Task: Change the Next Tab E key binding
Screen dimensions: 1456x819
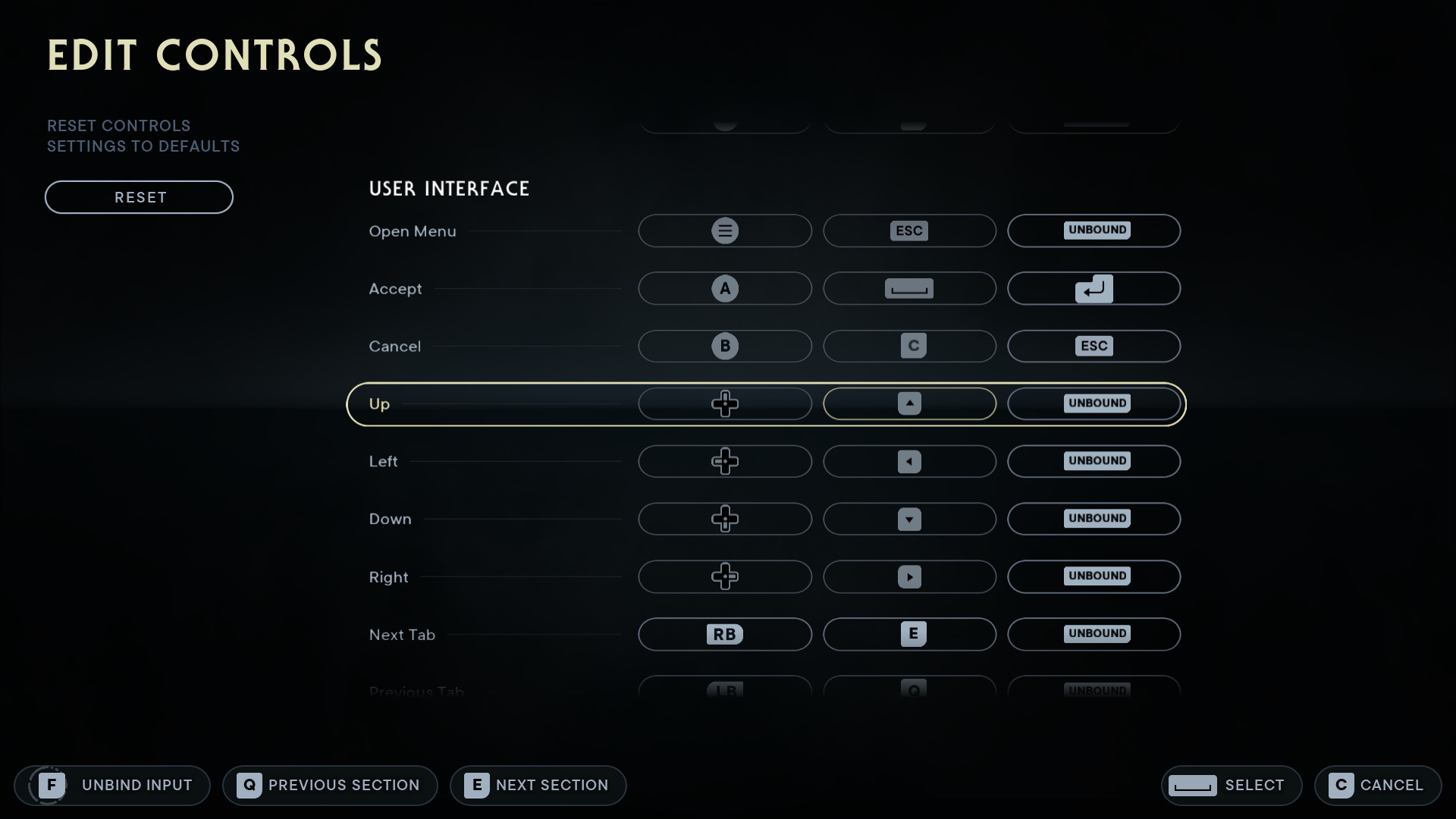Action: (x=909, y=634)
